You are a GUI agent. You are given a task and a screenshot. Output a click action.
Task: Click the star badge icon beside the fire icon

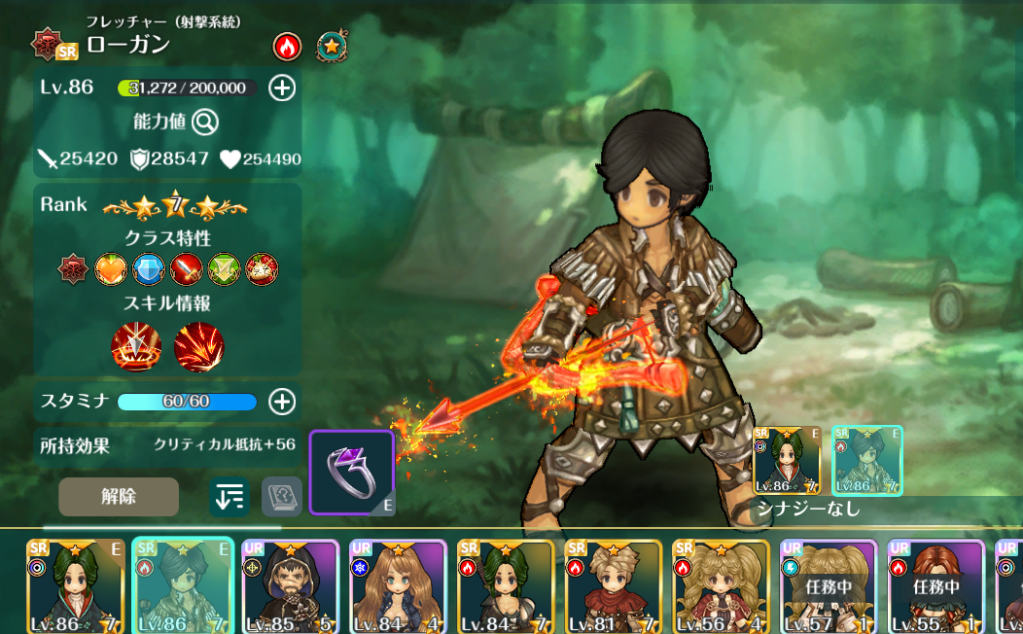coord(331,45)
